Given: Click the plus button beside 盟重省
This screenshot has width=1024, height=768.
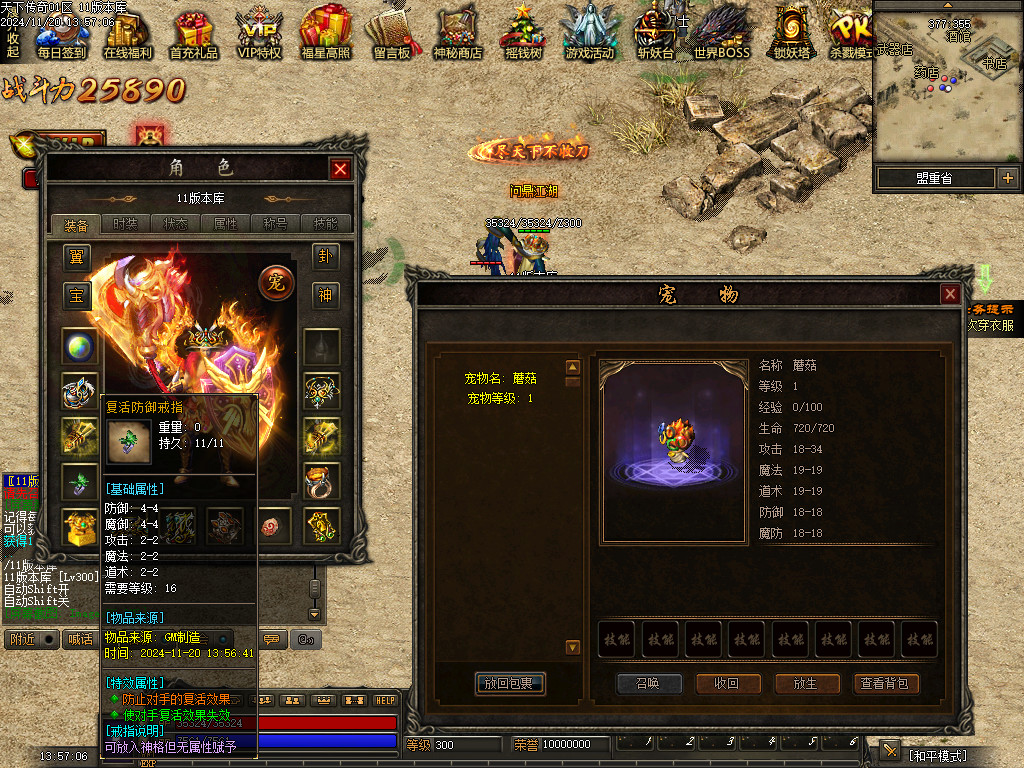Looking at the screenshot, I should (x=1007, y=178).
